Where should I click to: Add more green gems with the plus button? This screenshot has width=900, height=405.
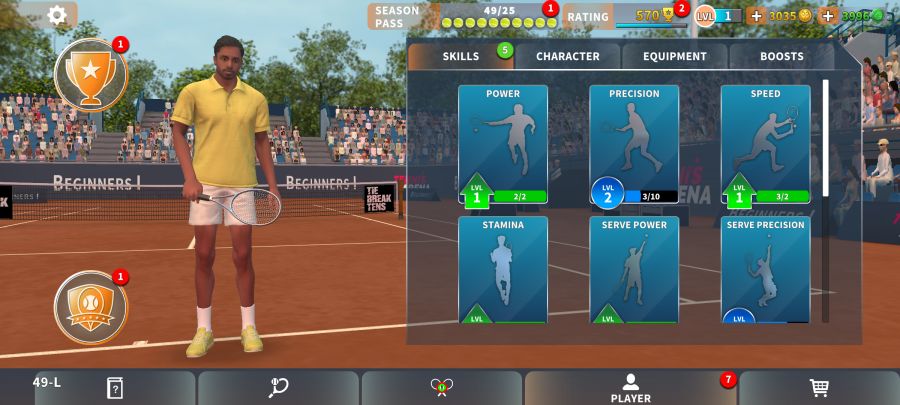828,16
